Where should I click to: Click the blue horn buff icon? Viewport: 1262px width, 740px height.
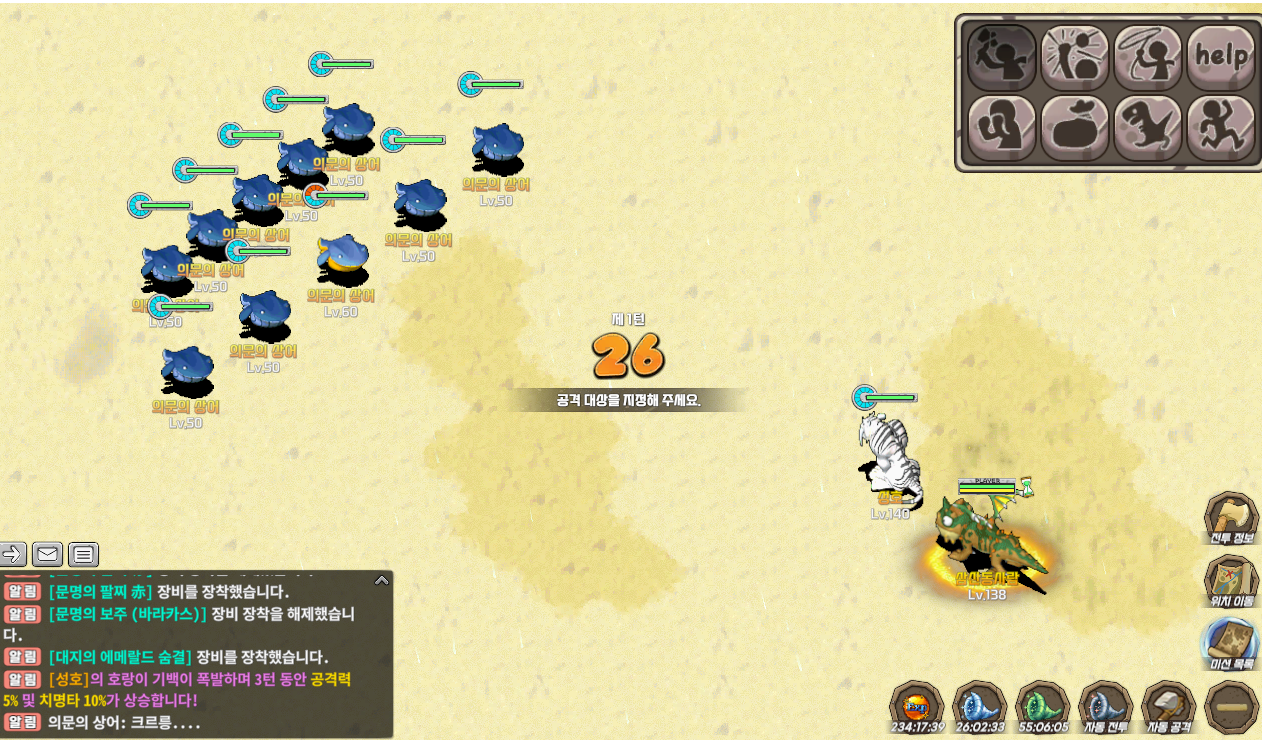tap(979, 707)
